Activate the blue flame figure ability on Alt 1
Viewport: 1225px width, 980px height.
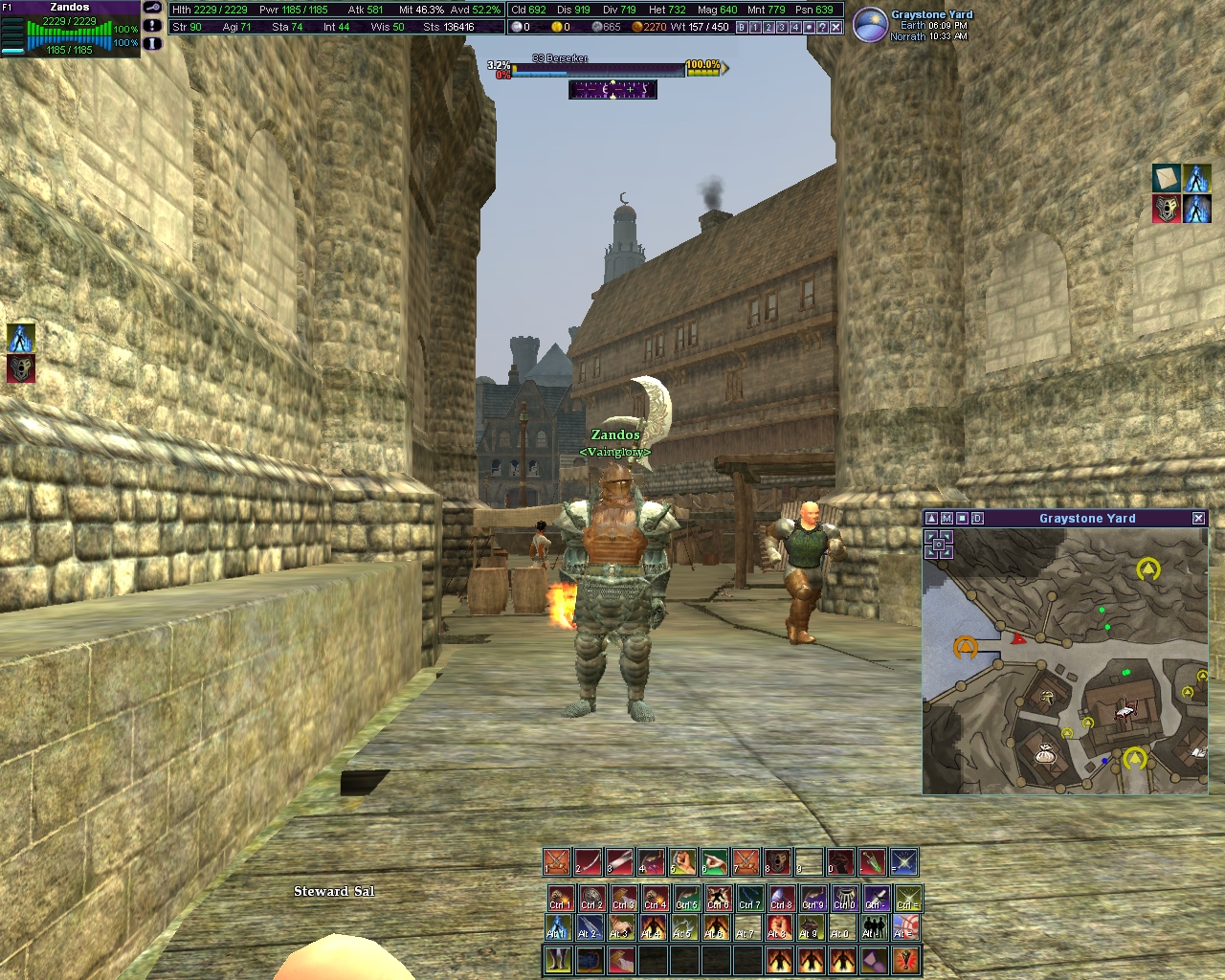coord(557,927)
